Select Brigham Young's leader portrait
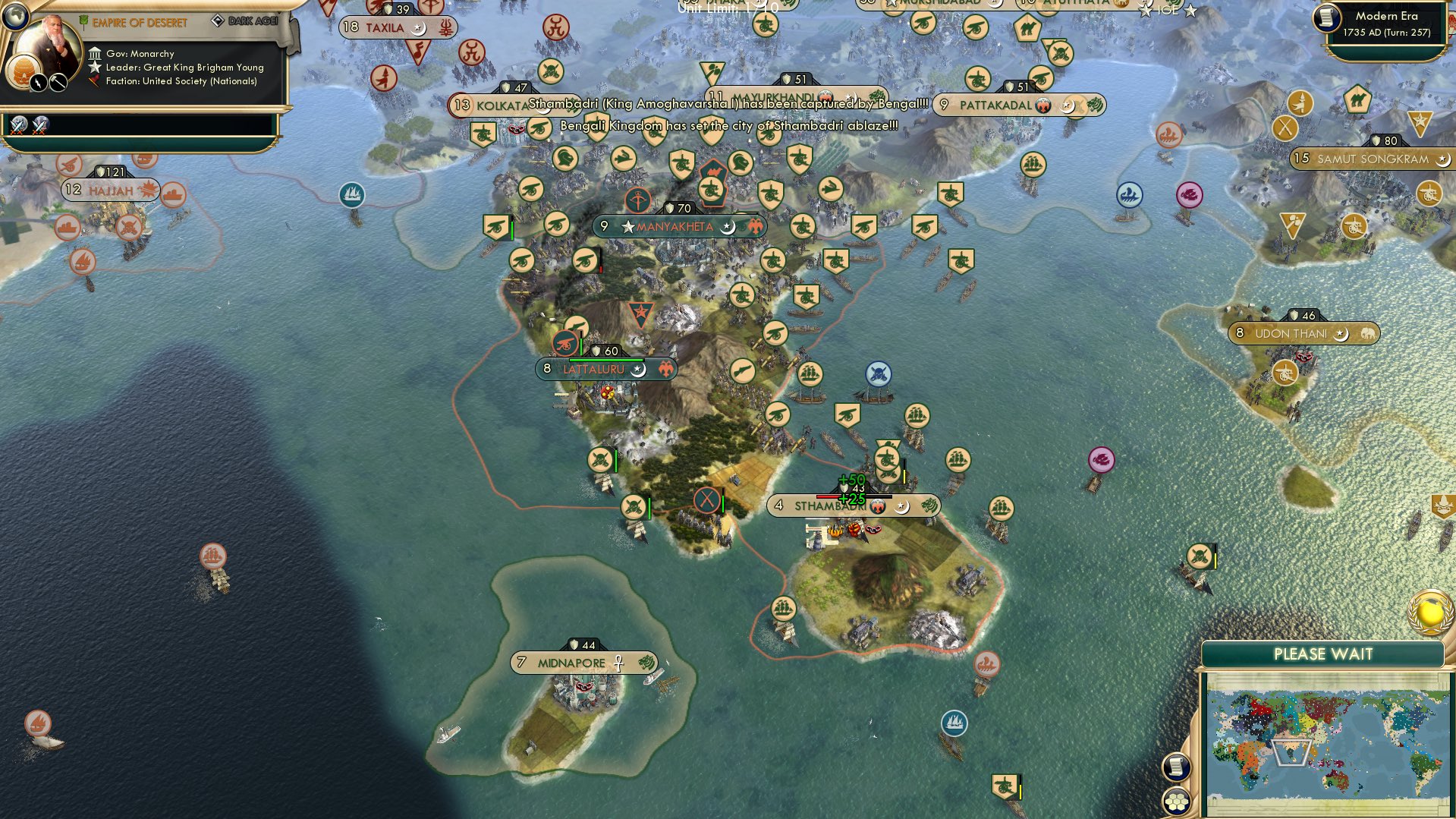Viewport: 1456px width, 819px height. click(x=52, y=47)
